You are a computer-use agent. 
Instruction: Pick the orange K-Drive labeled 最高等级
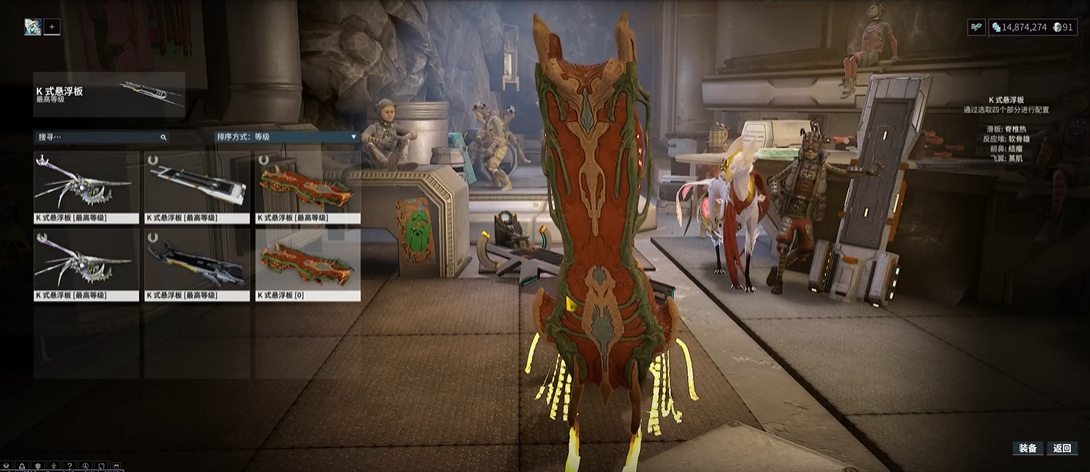307,187
